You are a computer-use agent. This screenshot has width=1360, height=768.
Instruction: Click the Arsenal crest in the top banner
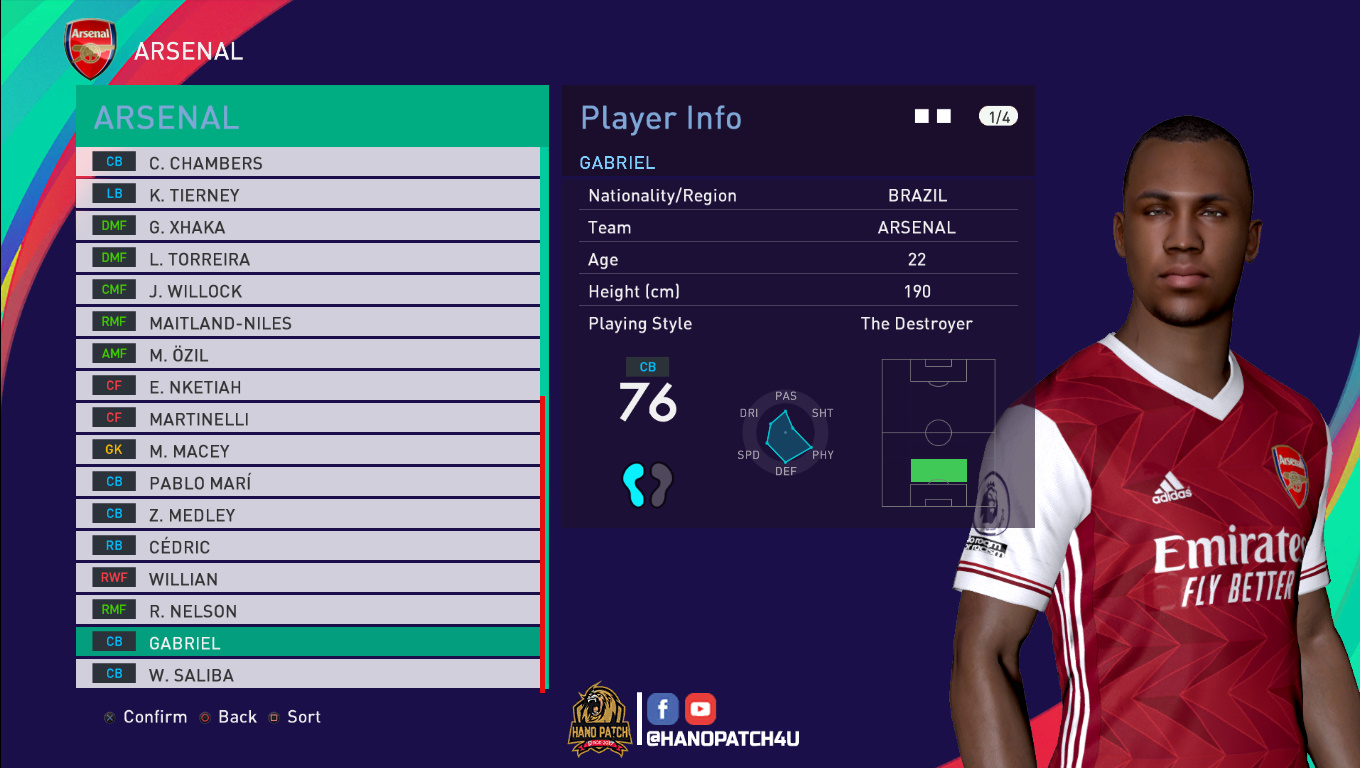(x=90, y=46)
